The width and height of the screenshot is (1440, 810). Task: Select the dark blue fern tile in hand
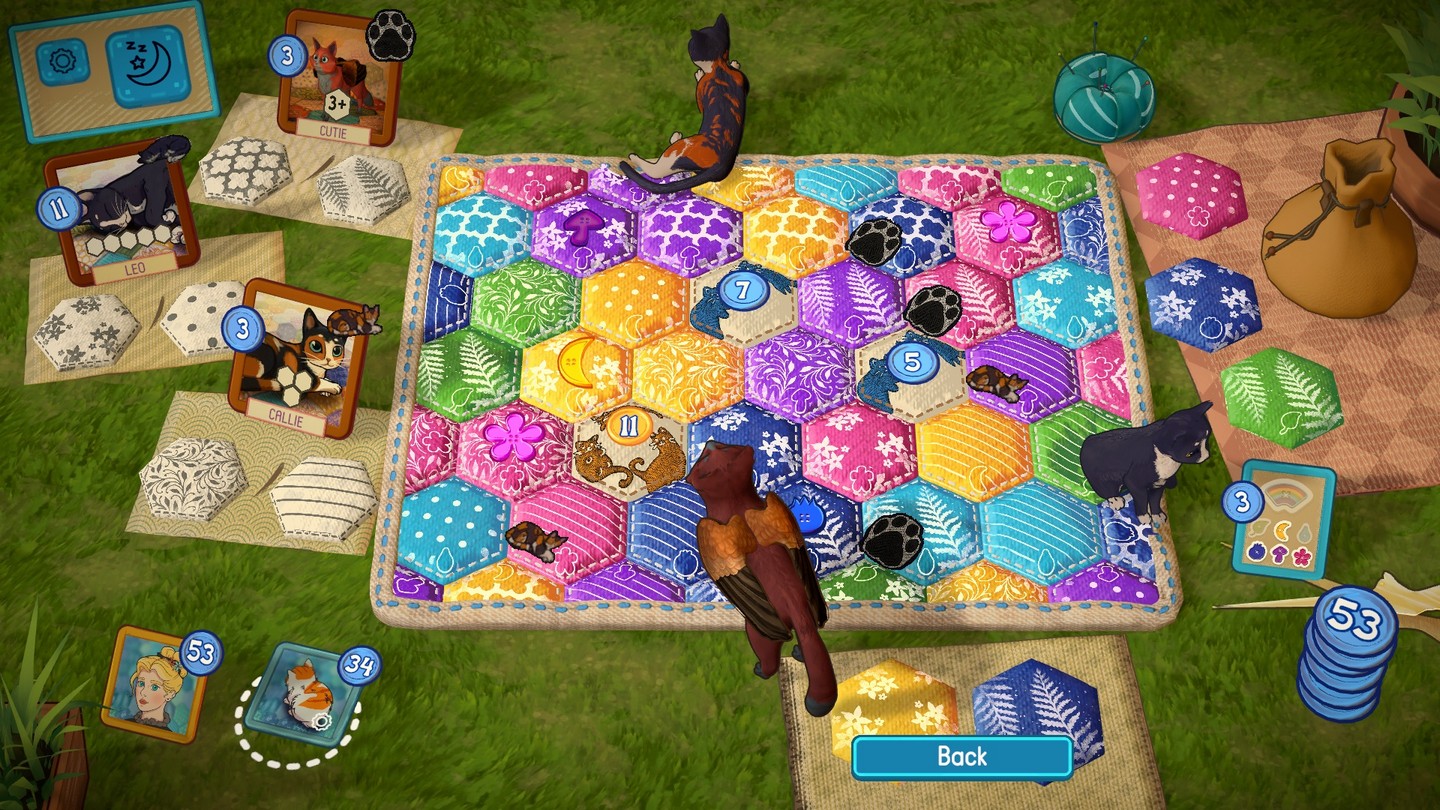click(x=1035, y=700)
